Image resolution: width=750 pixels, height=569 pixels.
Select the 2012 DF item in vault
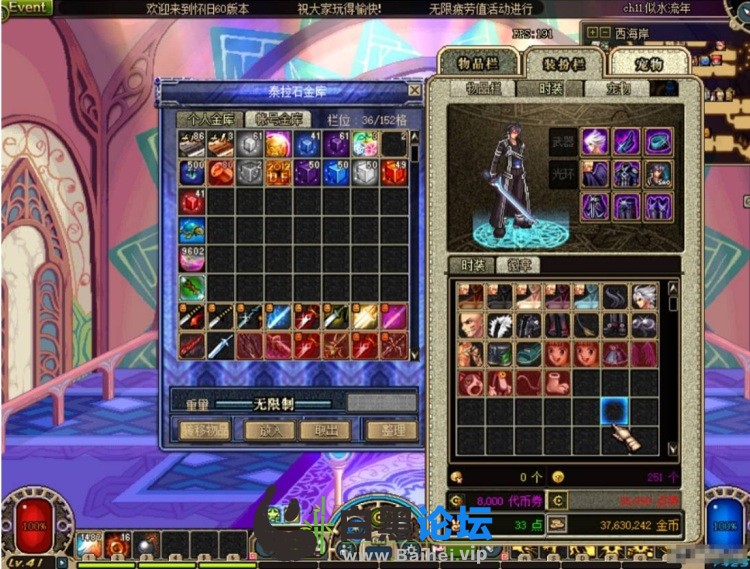pos(278,173)
